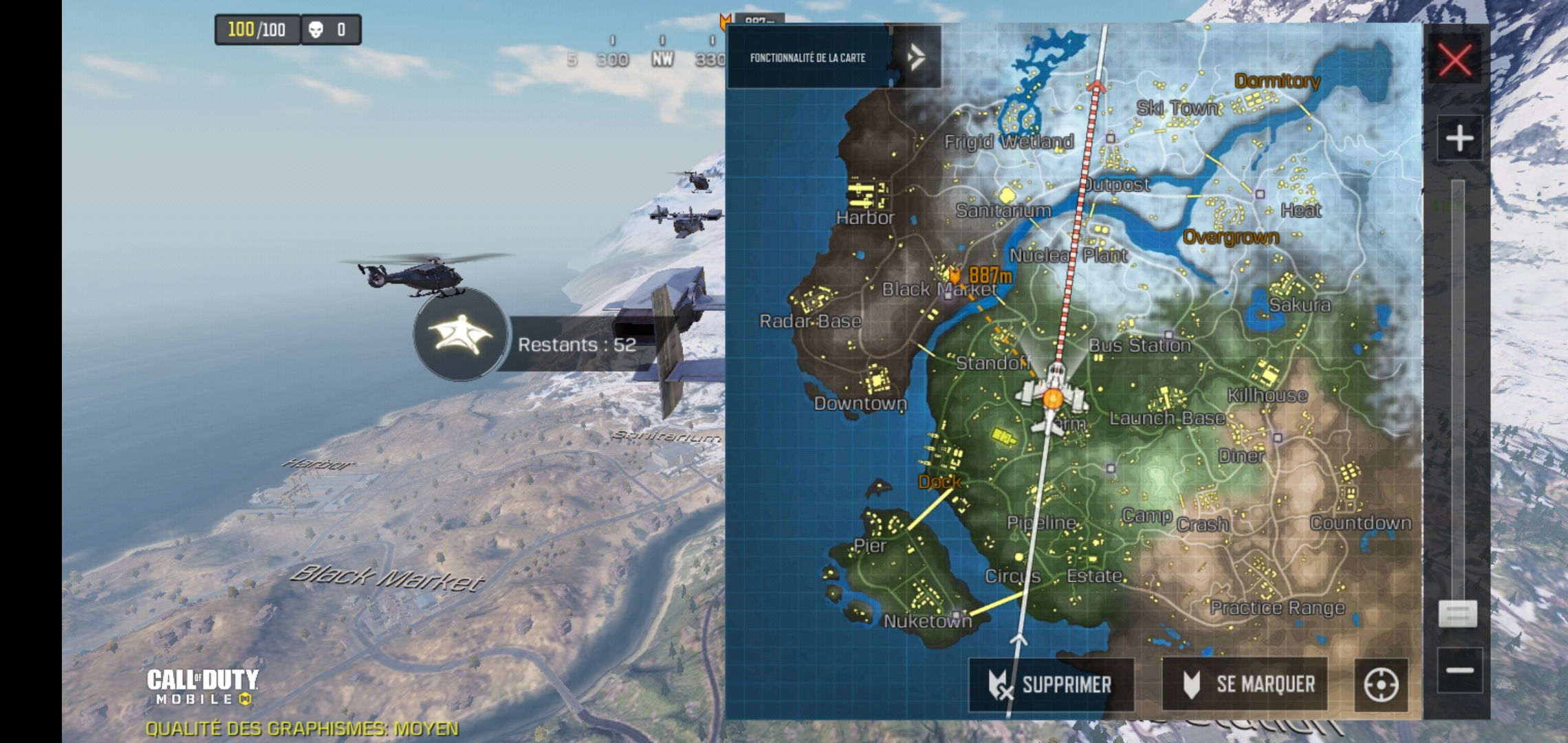This screenshot has height=743, width=1568.
Task: Close the full-screen map with the red X
Action: pyautogui.click(x=1456, y=61)
